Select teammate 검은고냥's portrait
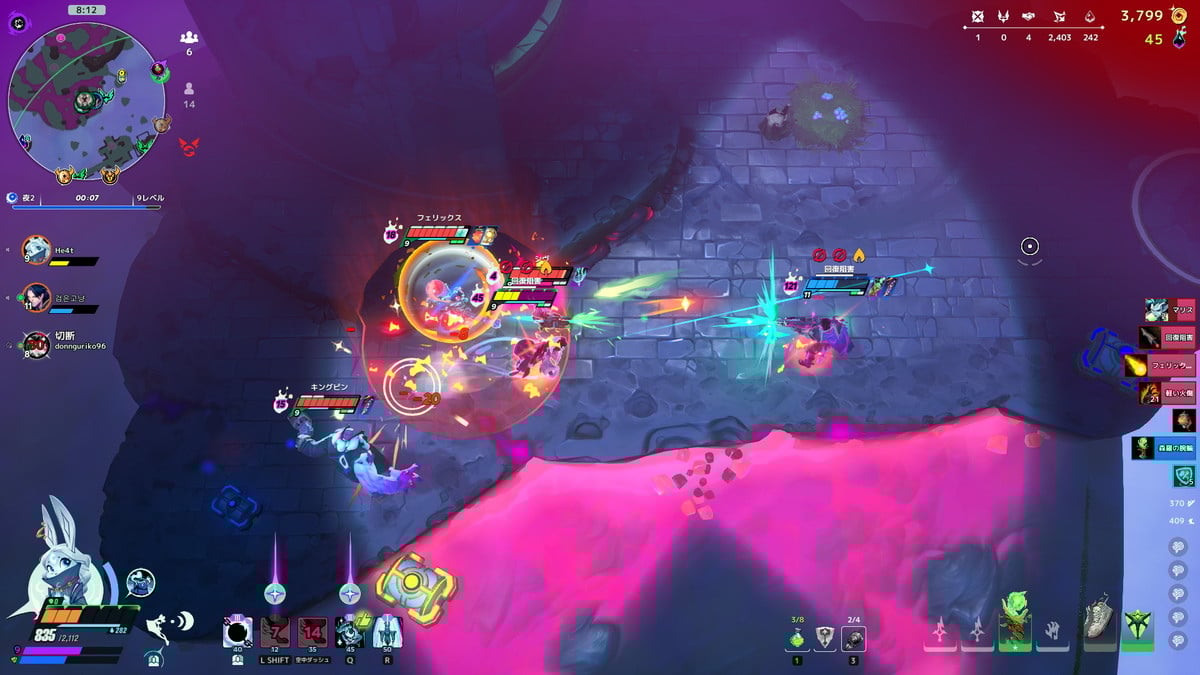1200x675 pixels. [37, 297]
